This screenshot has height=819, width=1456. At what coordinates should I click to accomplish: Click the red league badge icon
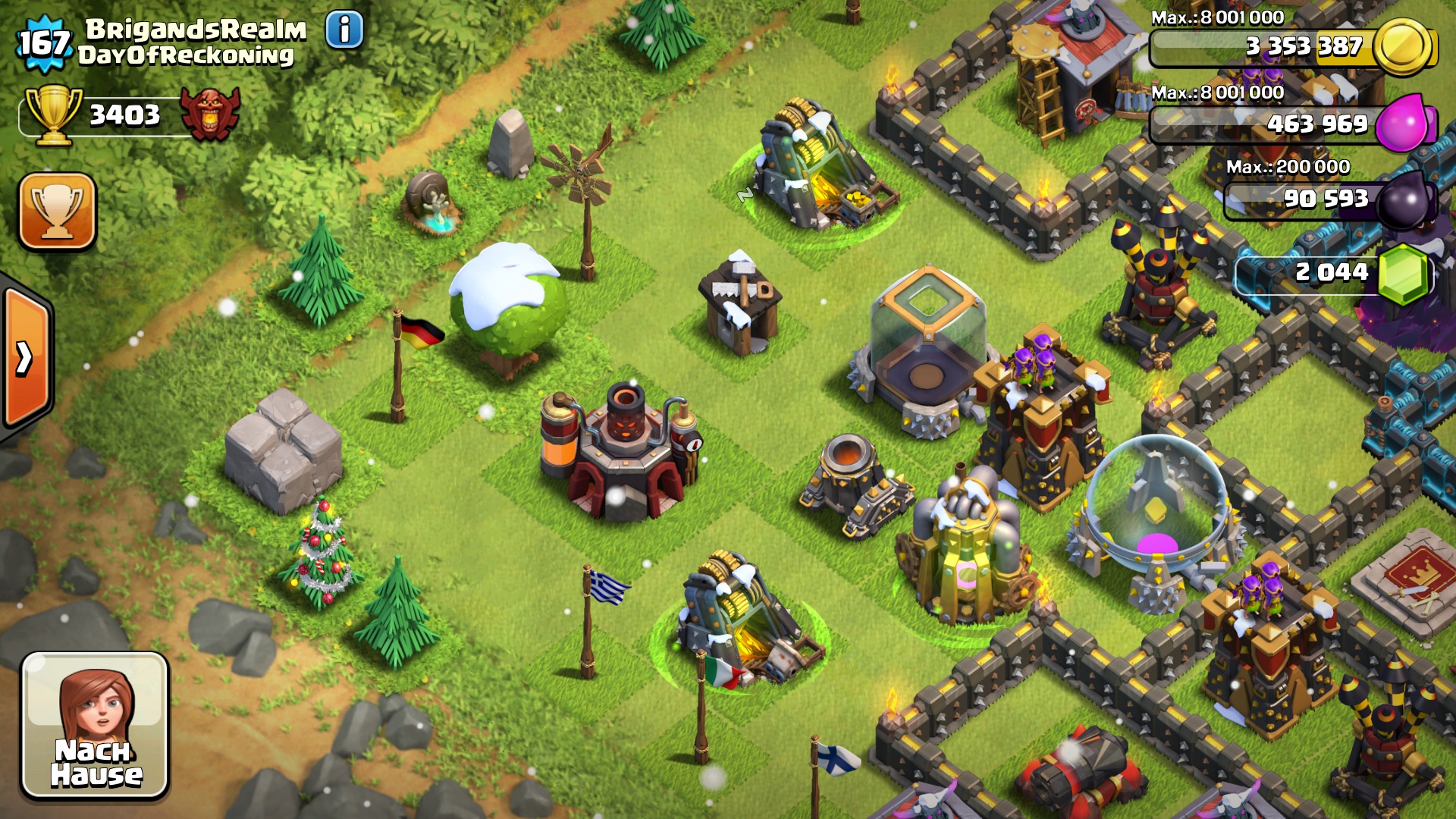[x=210, y=114]
